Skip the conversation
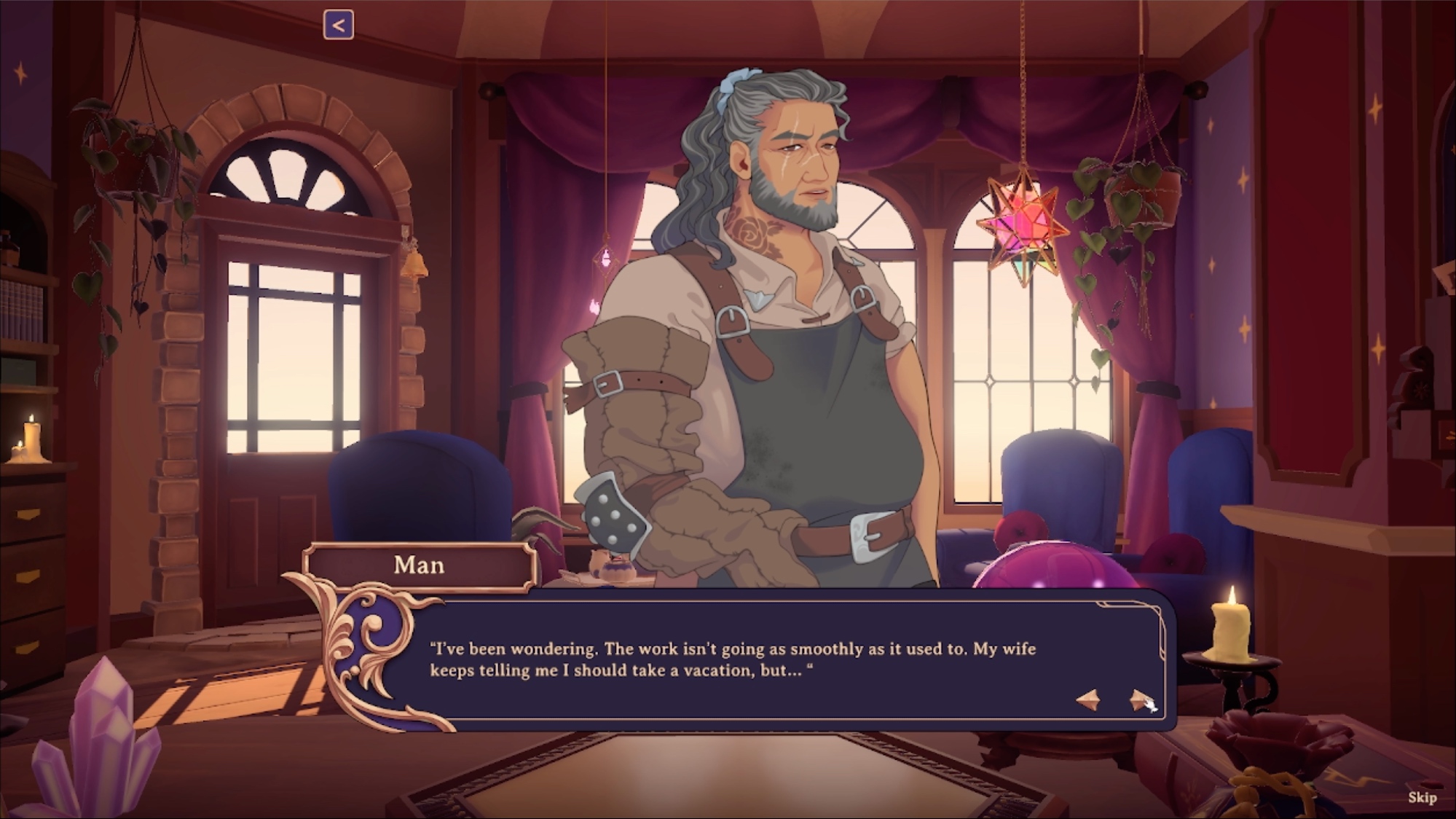 click(1422, 797)
